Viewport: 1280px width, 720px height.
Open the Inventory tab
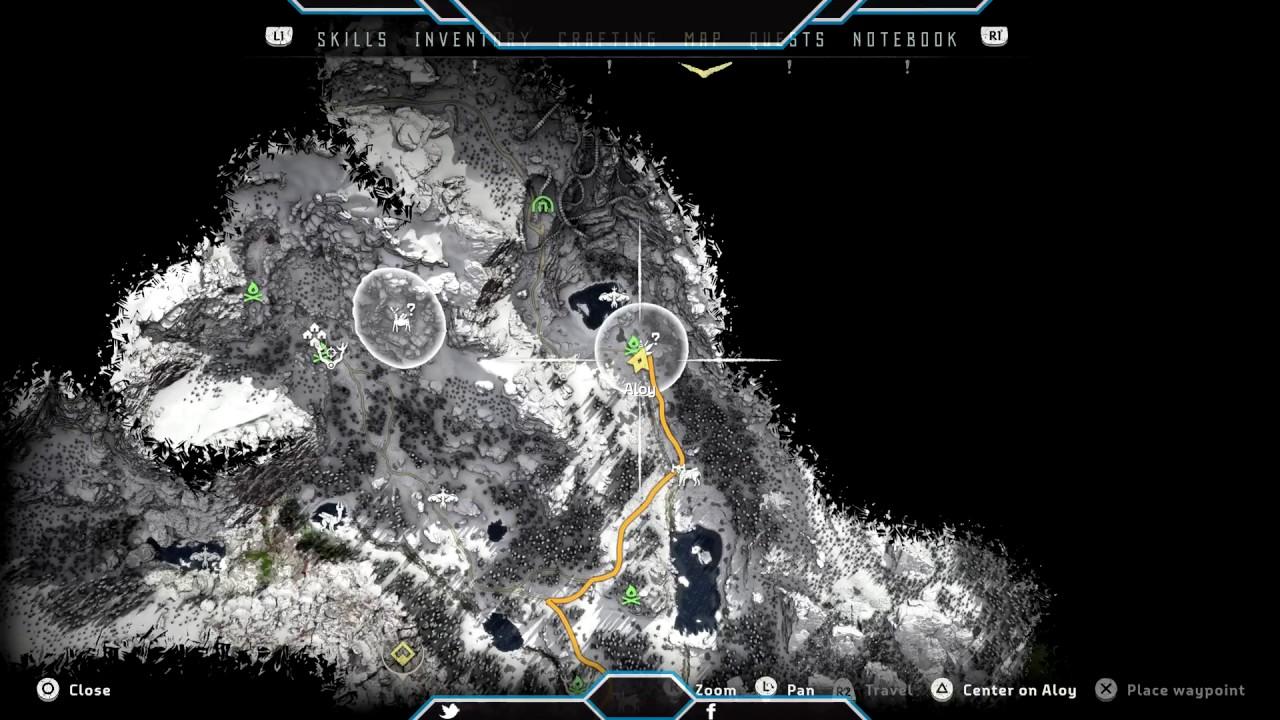tap(472, 40)
